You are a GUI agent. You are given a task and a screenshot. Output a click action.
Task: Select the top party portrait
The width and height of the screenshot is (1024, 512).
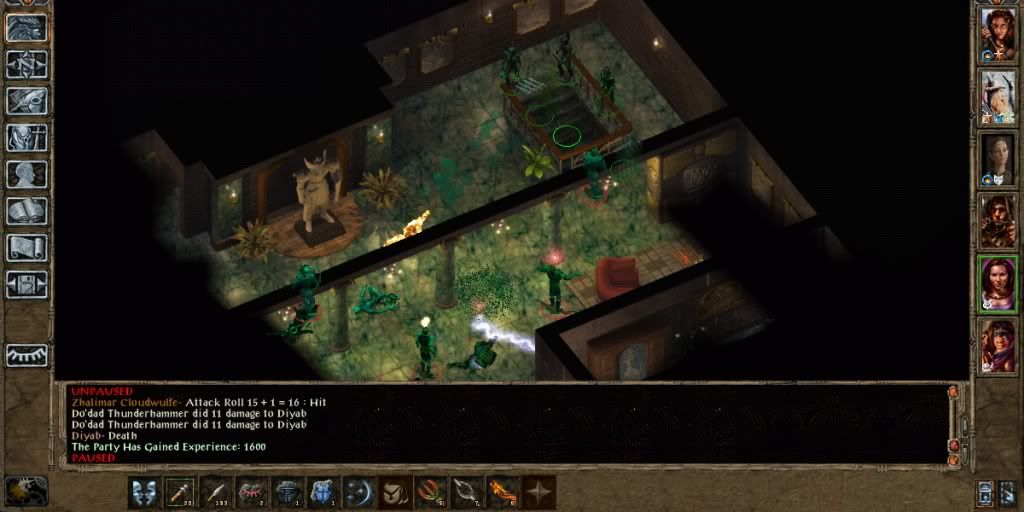[997, 34]
